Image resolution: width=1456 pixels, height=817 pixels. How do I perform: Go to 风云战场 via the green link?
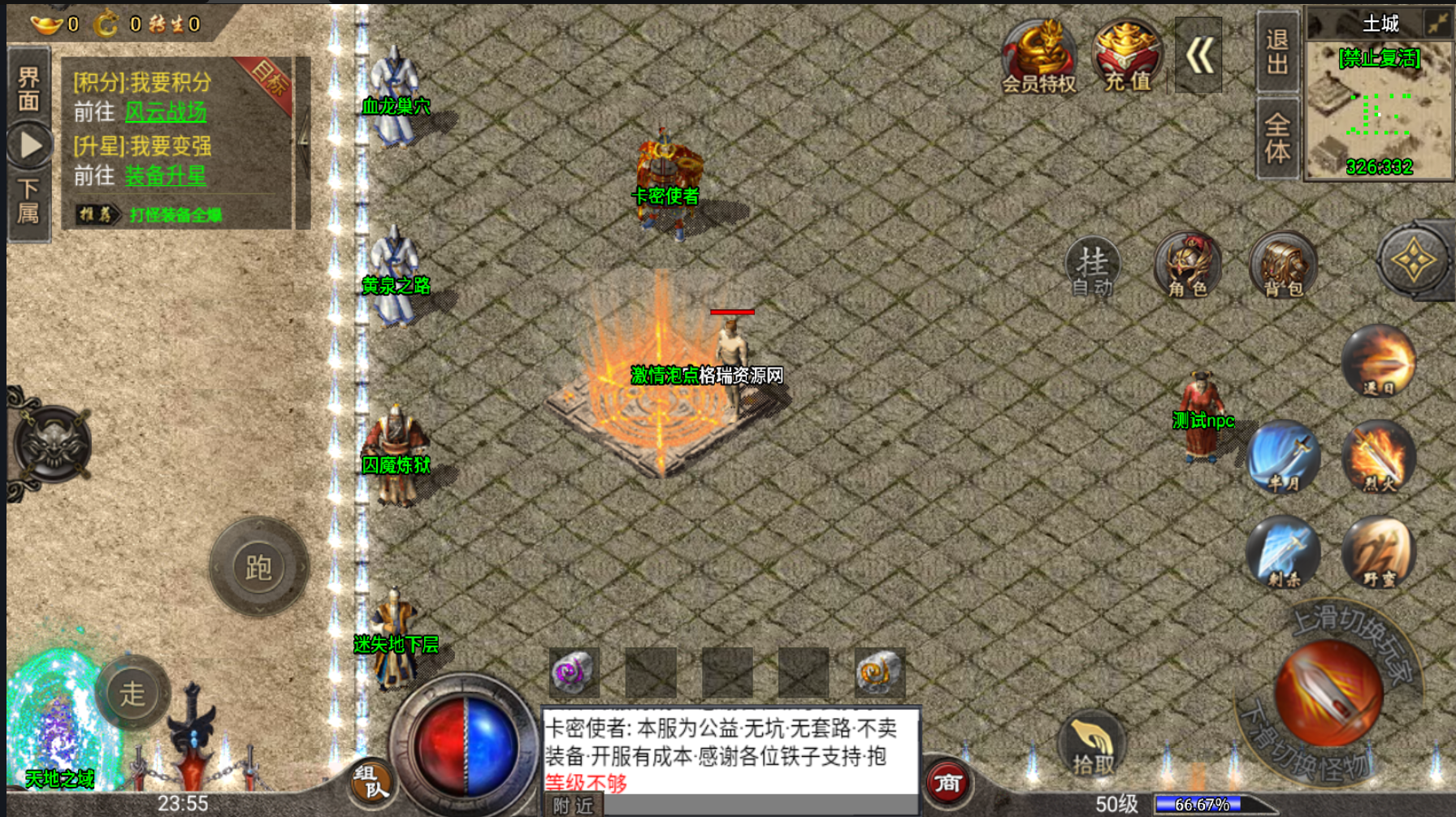166,111
